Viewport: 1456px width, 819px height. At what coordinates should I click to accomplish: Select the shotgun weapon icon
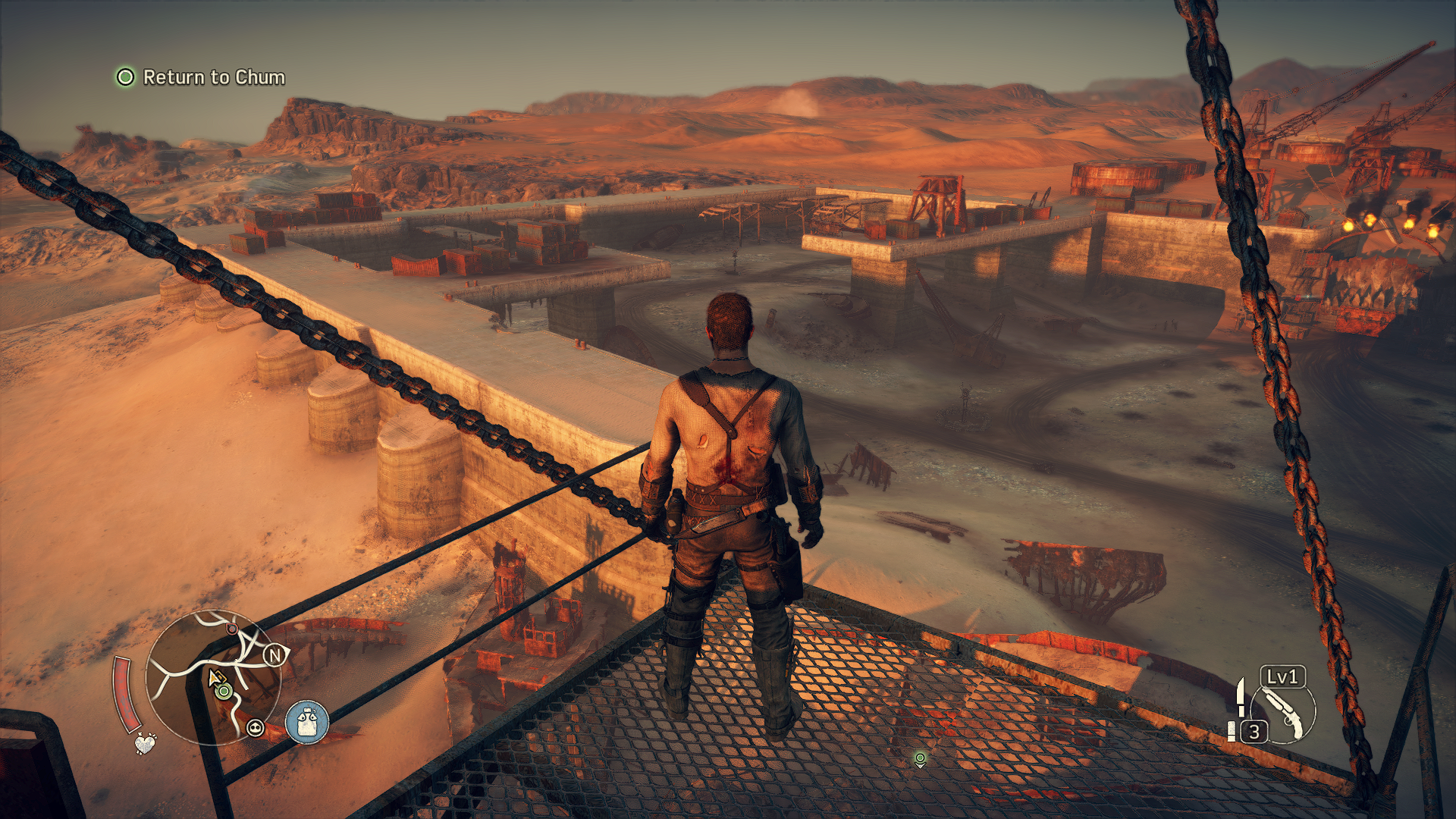[x=1283, y=713]
